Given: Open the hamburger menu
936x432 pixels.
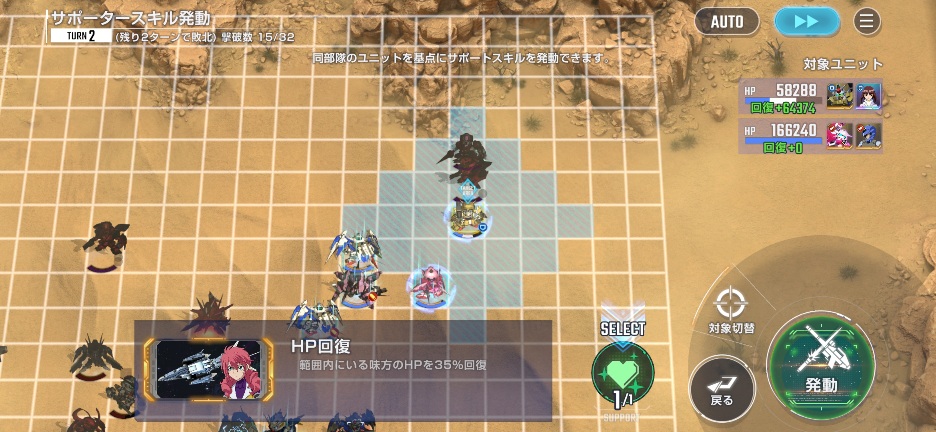Looking at the screenshot, I should tap(867, 21).
